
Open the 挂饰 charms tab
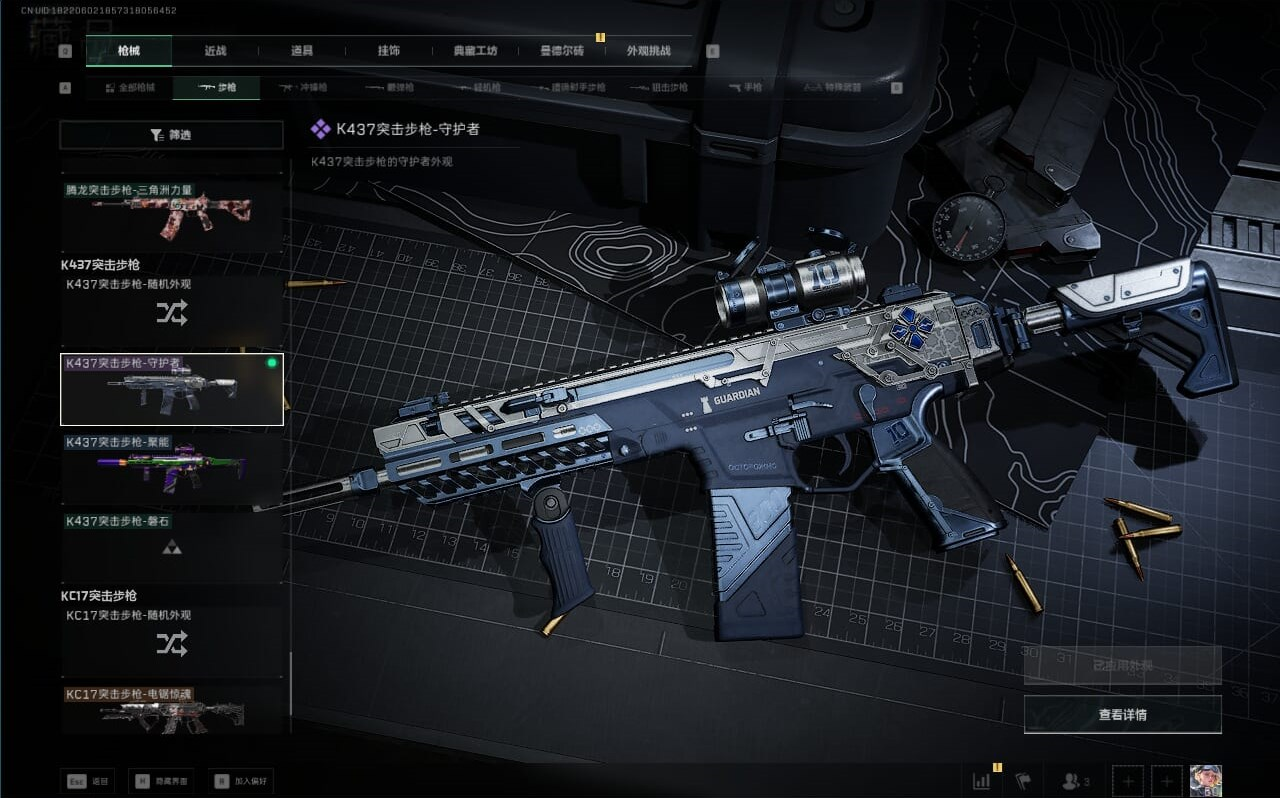(389, 51)
